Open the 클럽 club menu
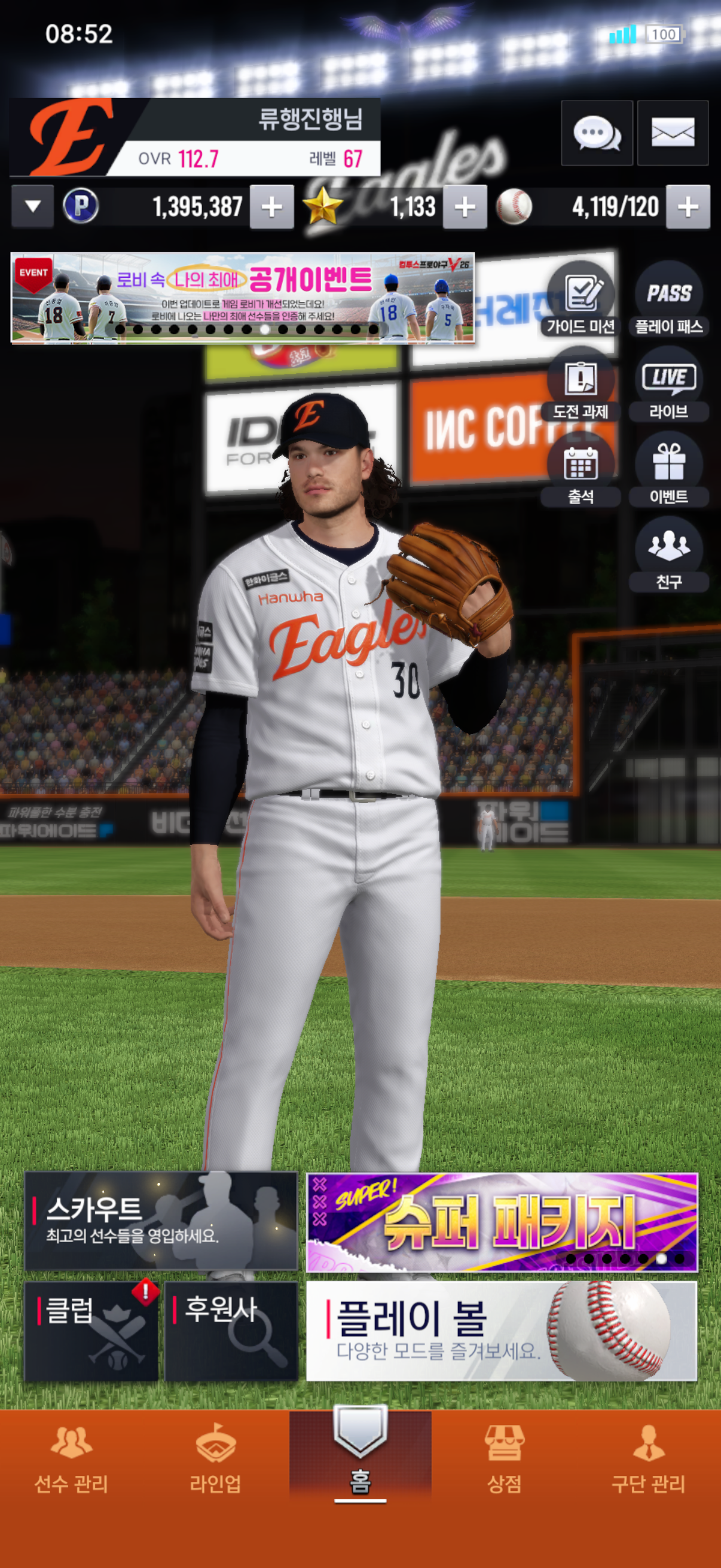The width and height of the screenshot is (721, 1568). pyautogui.click(x=91, y=1331)
